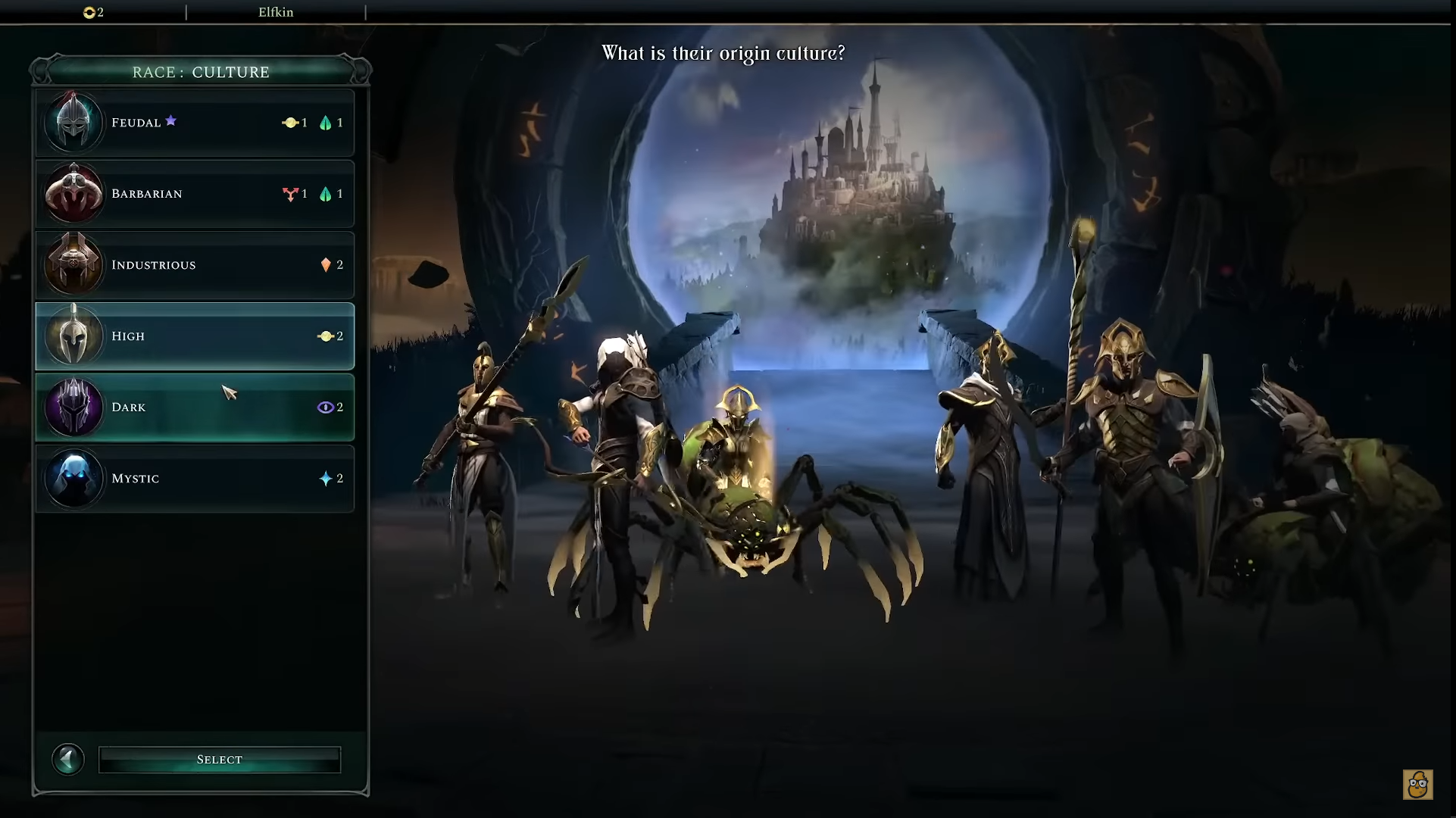Image resolution: width=1456 pixels, height=818 pixels.
Task: Click the Industrious culture anvil icon
Action: (x=74, y=264)
